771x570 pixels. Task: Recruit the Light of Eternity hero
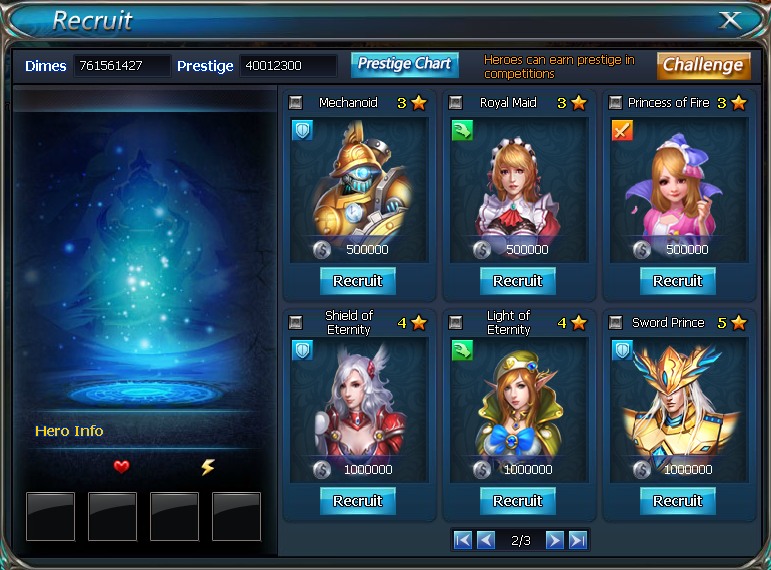tap(517, 501)
